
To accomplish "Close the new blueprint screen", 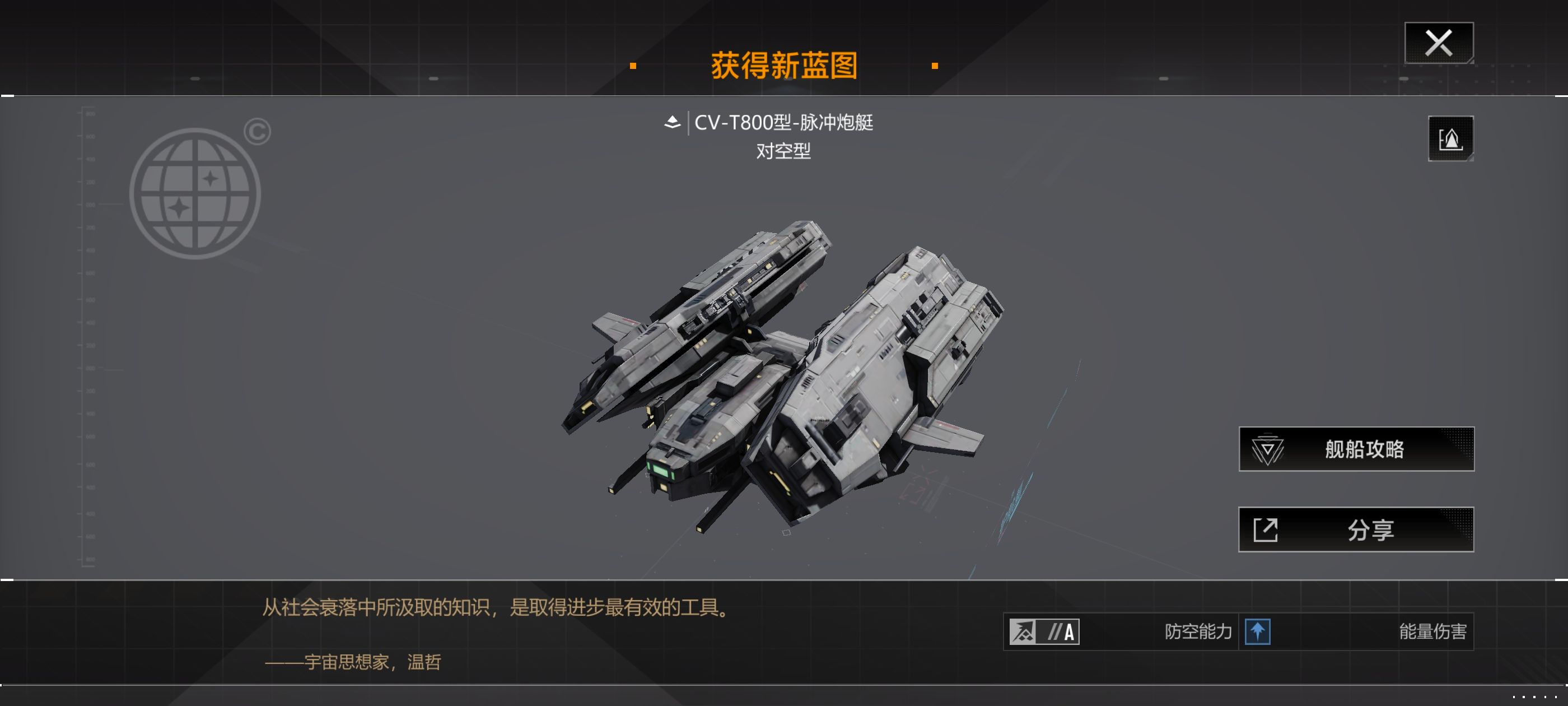I will coord(1438,43).
